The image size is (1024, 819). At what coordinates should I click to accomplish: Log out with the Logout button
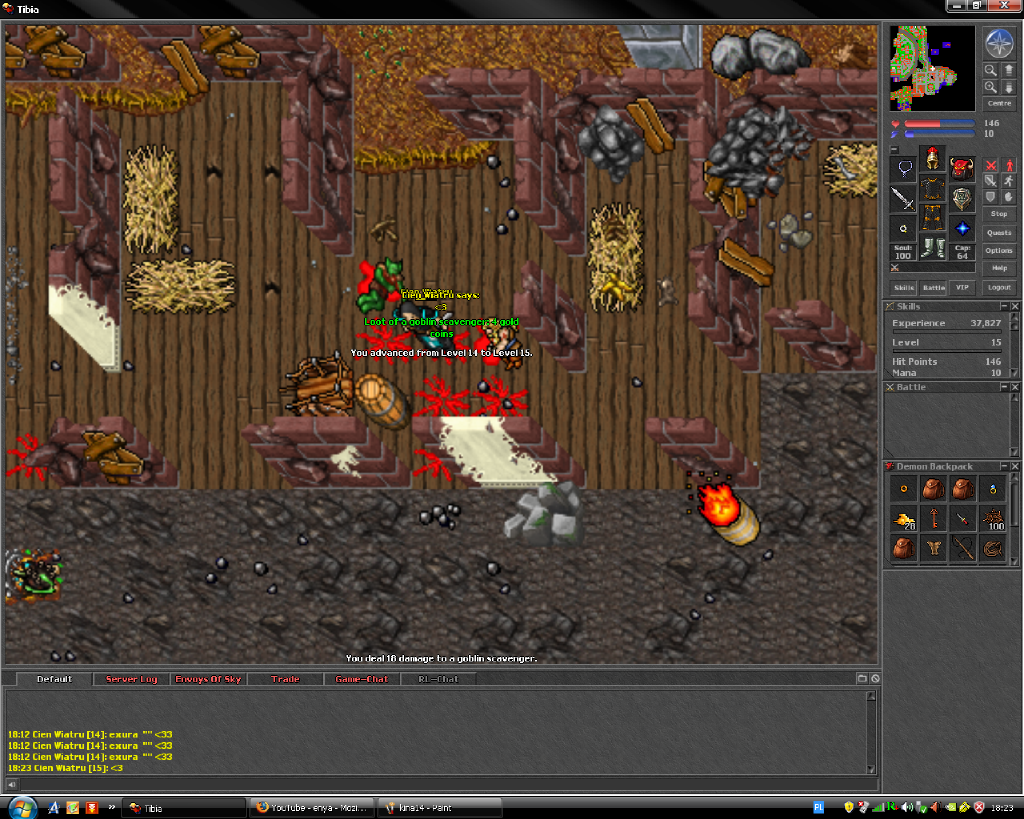pos(999,288)
